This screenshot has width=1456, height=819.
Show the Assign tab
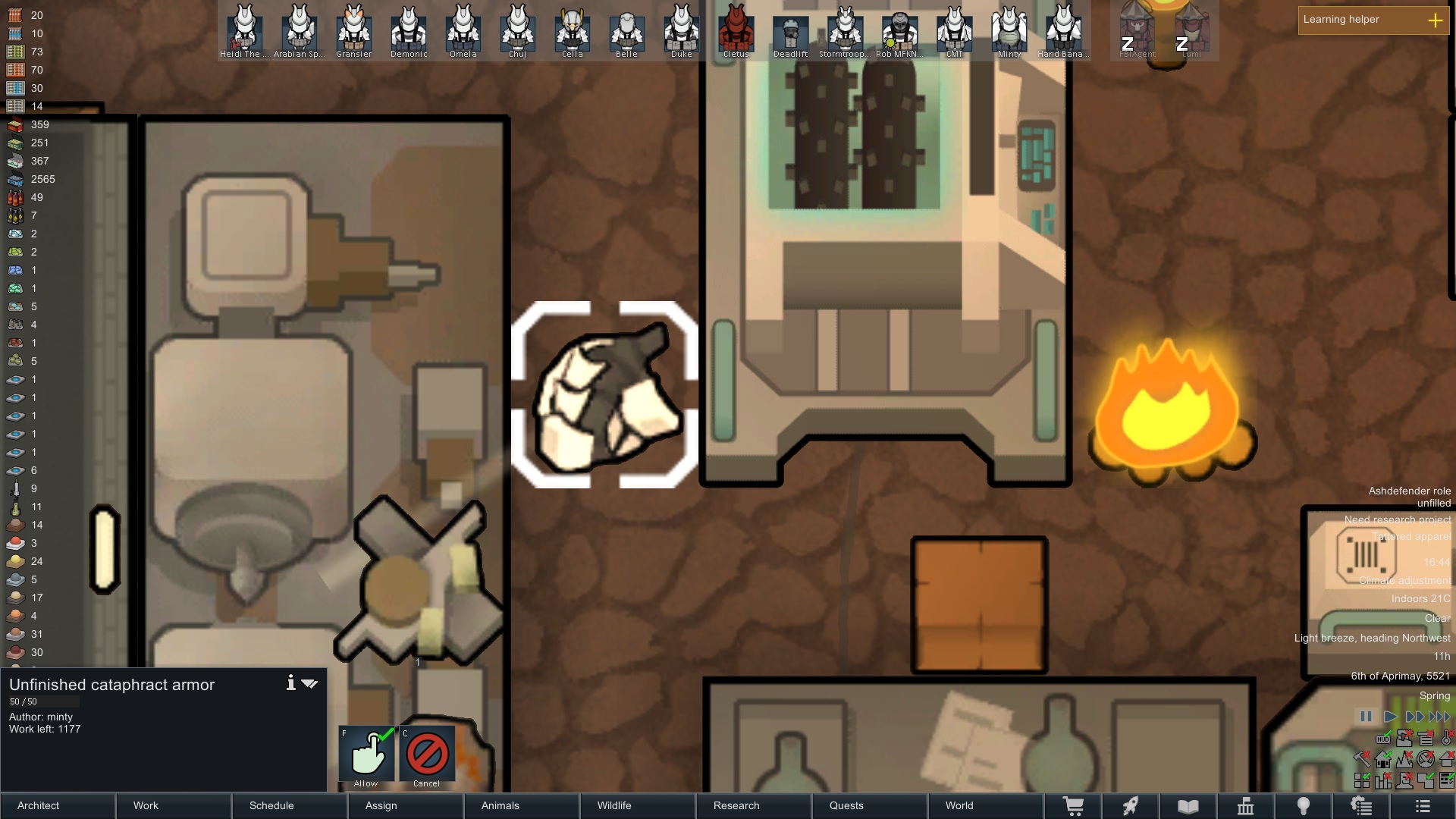coord(381,805)
